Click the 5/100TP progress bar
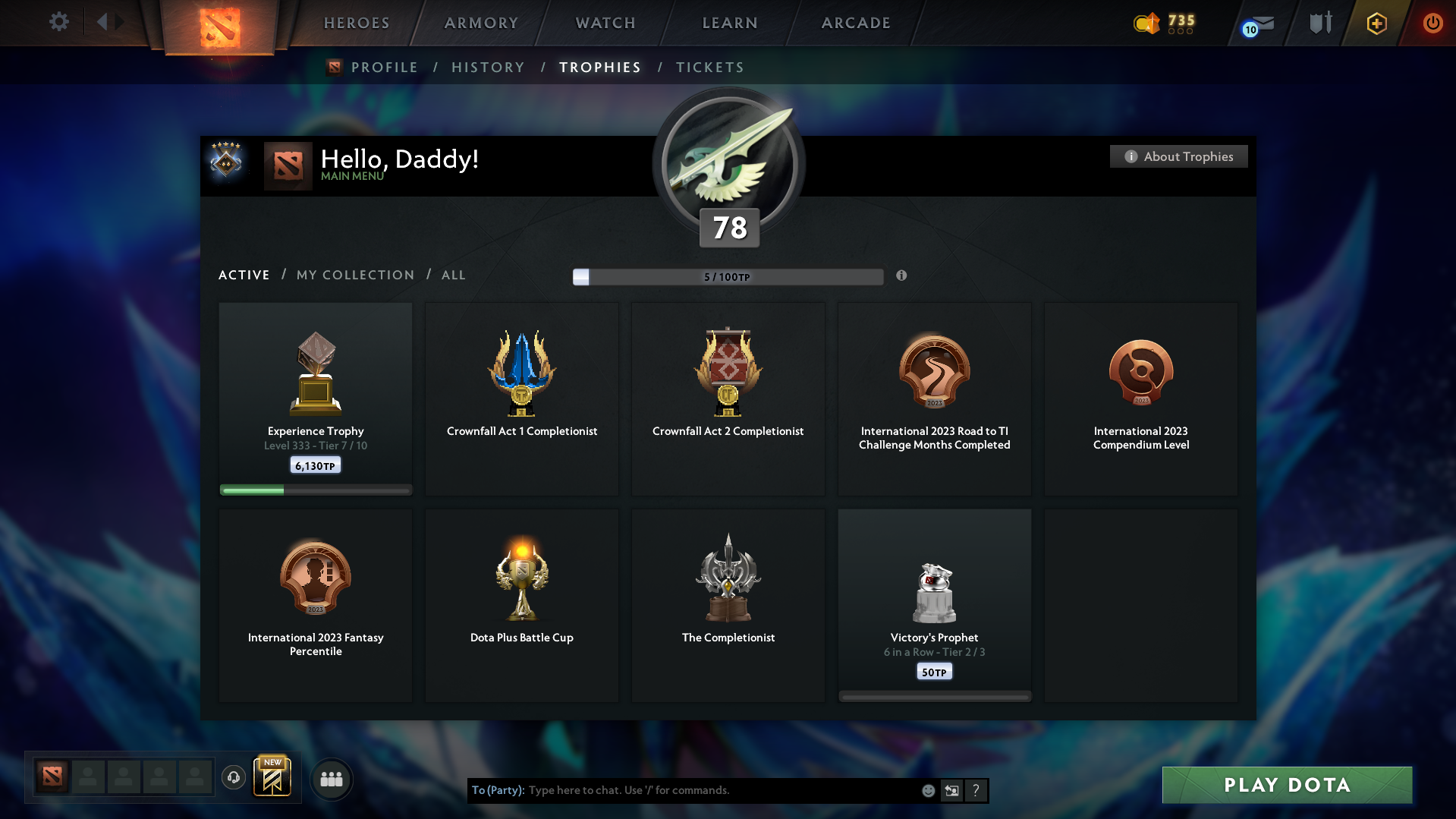 coord(728,276)
